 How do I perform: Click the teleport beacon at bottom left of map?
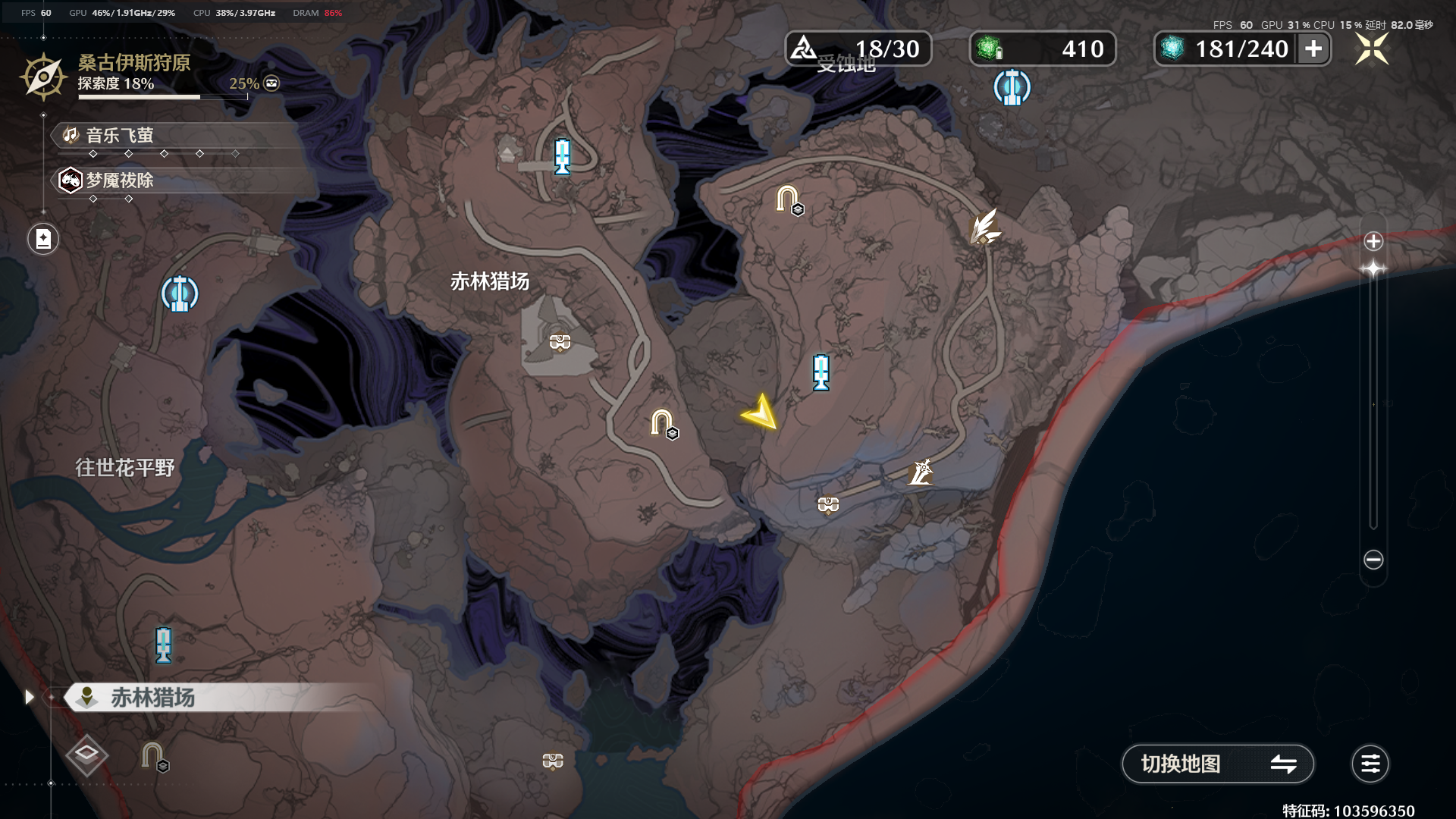(162, 644)
